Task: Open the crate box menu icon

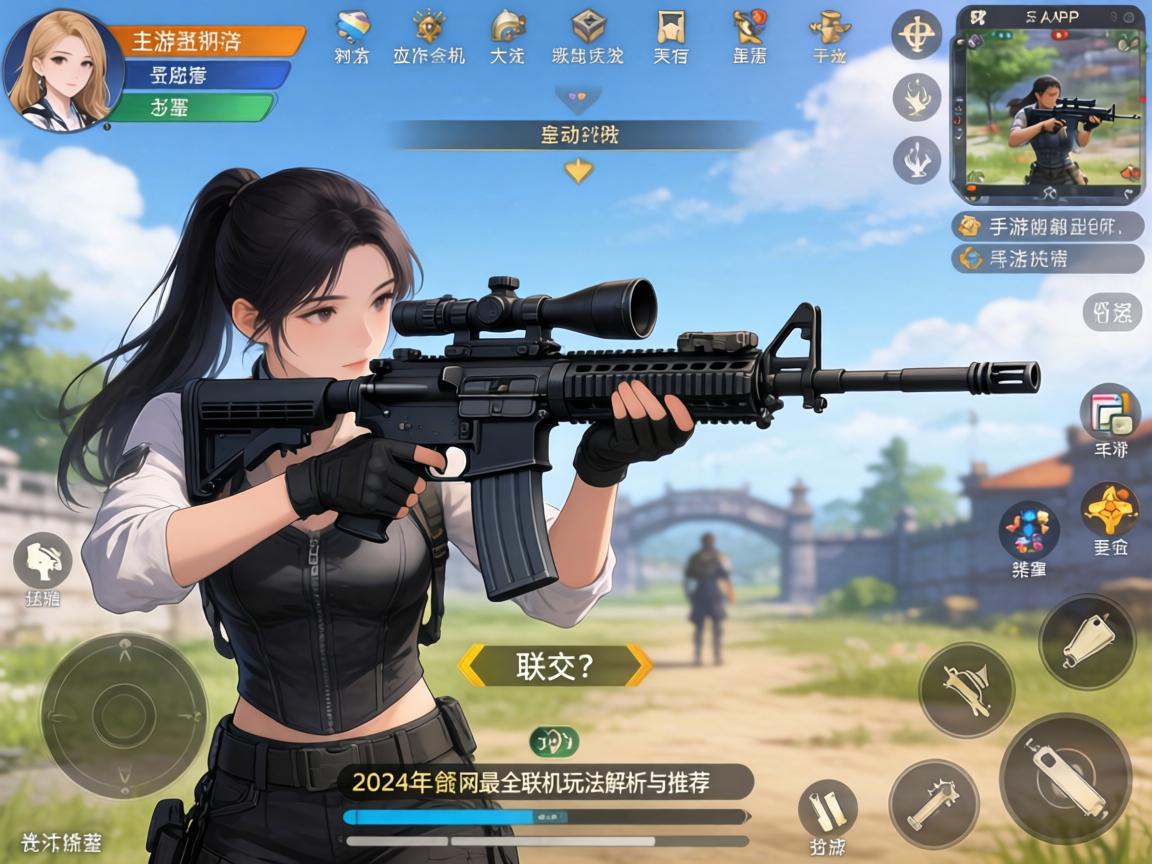Action: [588, 27]
